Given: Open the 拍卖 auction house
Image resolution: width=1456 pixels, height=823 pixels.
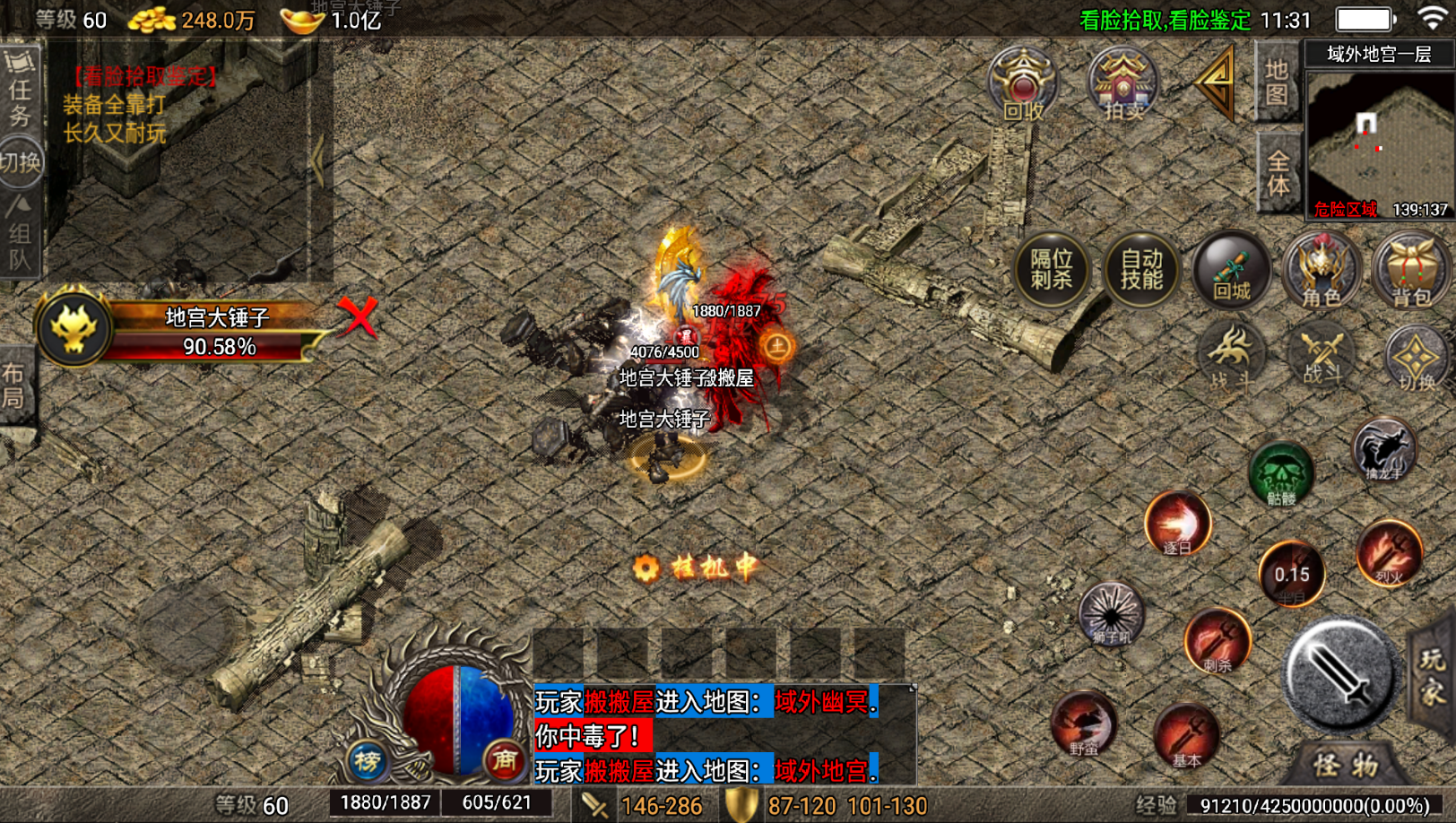Looking at the screenshot, I should click(1122, 85).
